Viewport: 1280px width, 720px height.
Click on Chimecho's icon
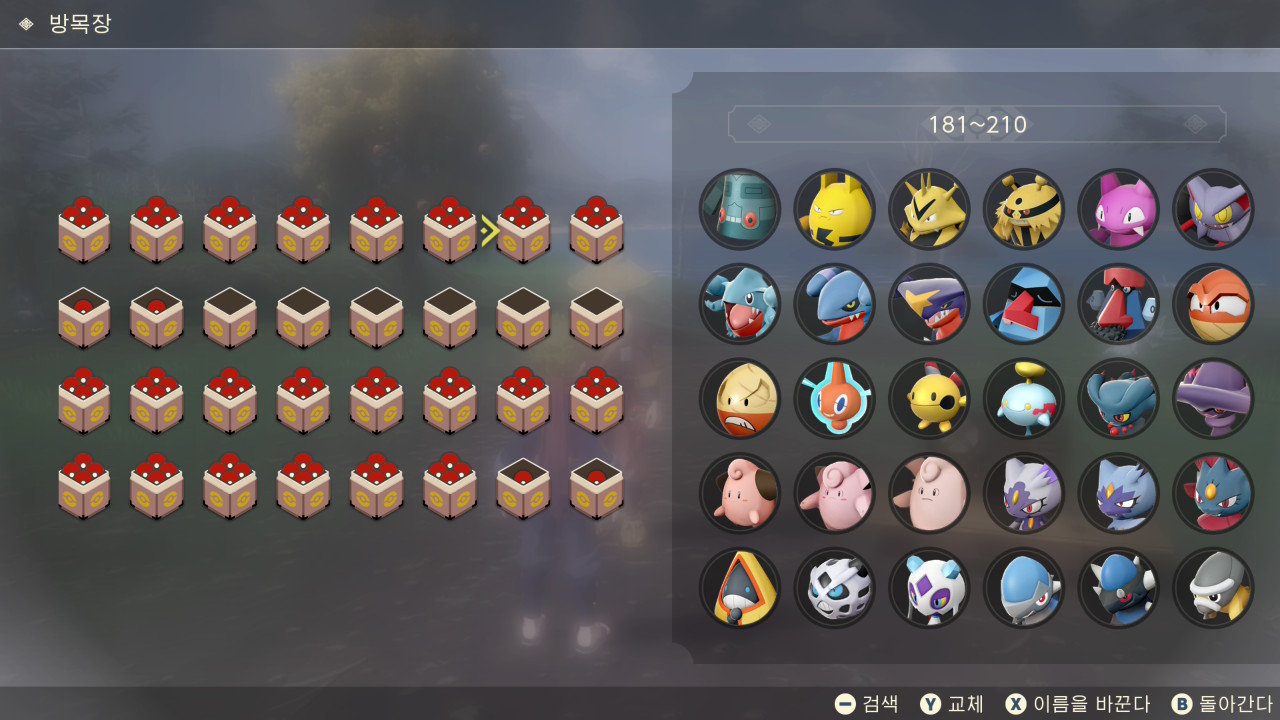click(1024, 399)
